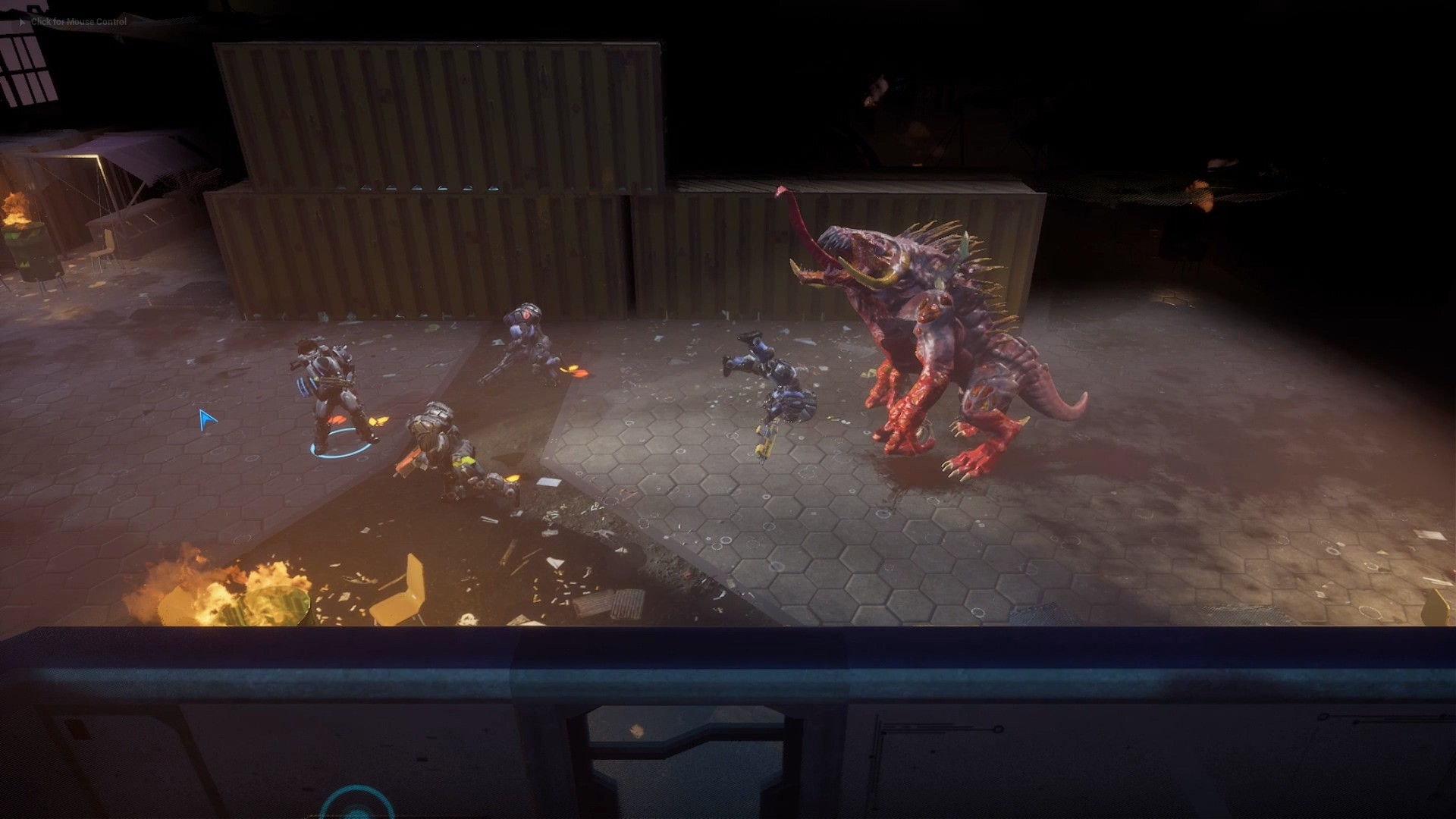Click the play arrow icon beside Mouse Control
This screenshot has height=819, width=1456.
[x=20, y=22]
